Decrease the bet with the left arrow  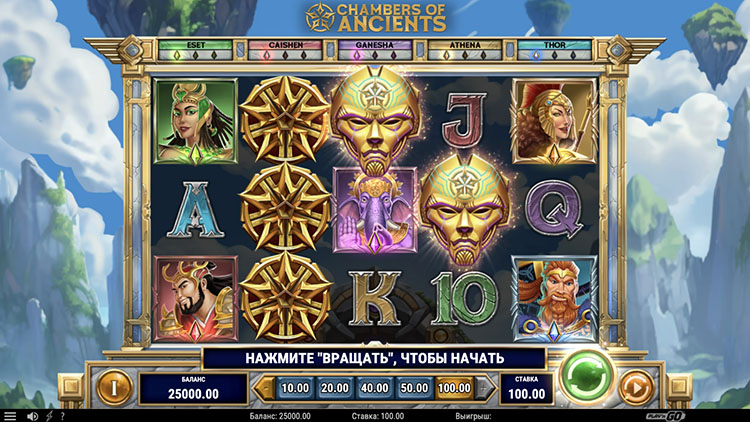point(265,388)
